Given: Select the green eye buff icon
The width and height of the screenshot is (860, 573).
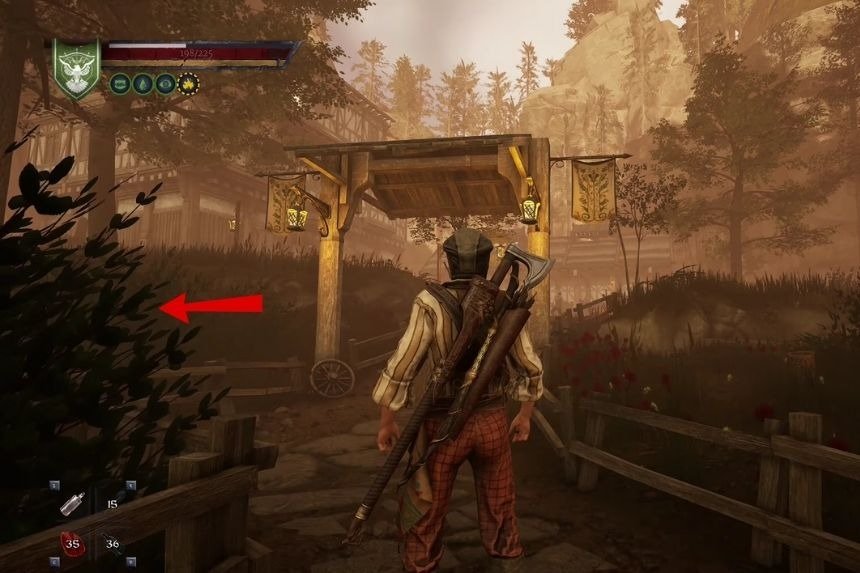Looking at the screenshot, I should coord(165,84).
